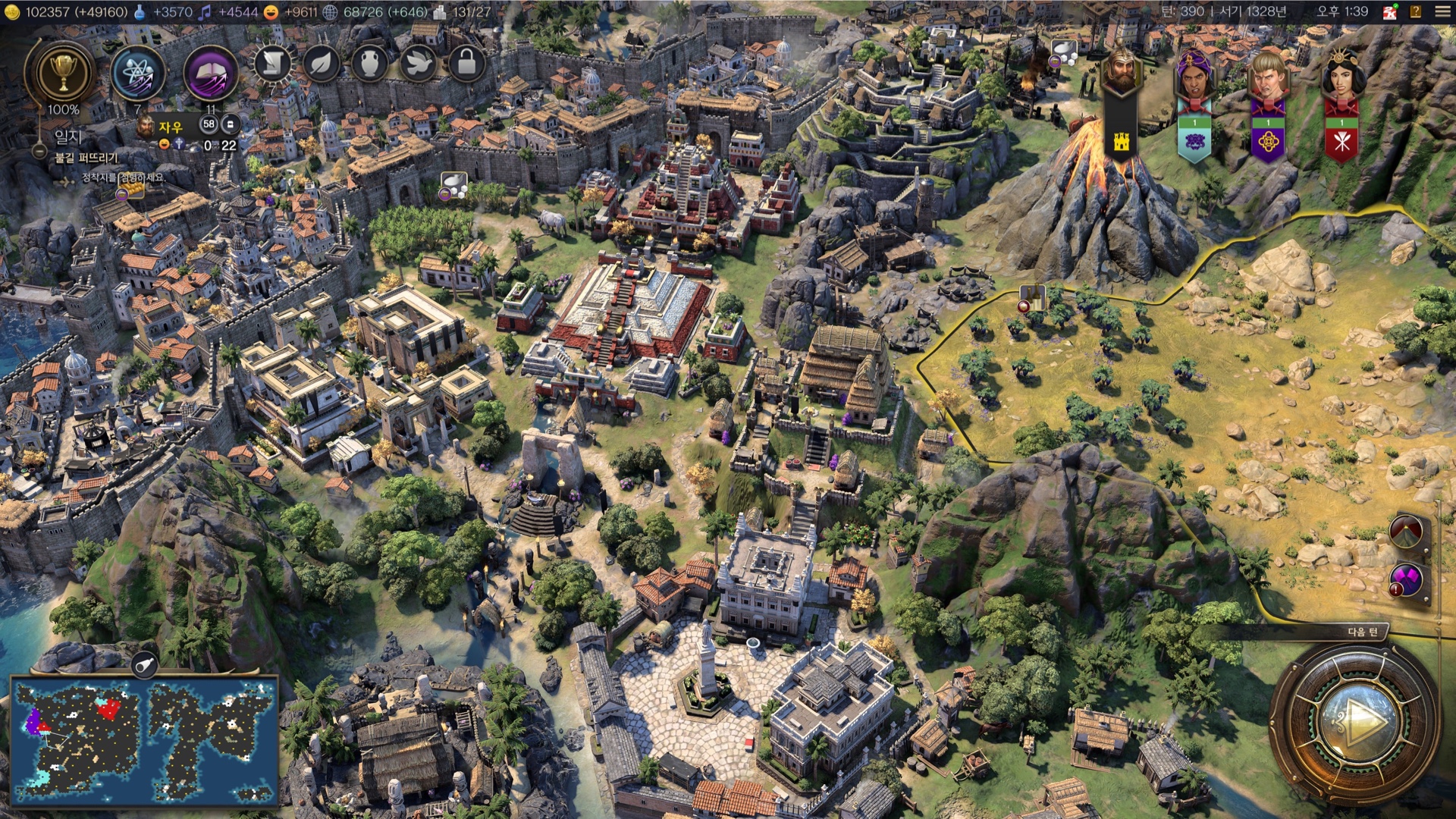Contact the sun-crowned female leader

pos(1341,76)
